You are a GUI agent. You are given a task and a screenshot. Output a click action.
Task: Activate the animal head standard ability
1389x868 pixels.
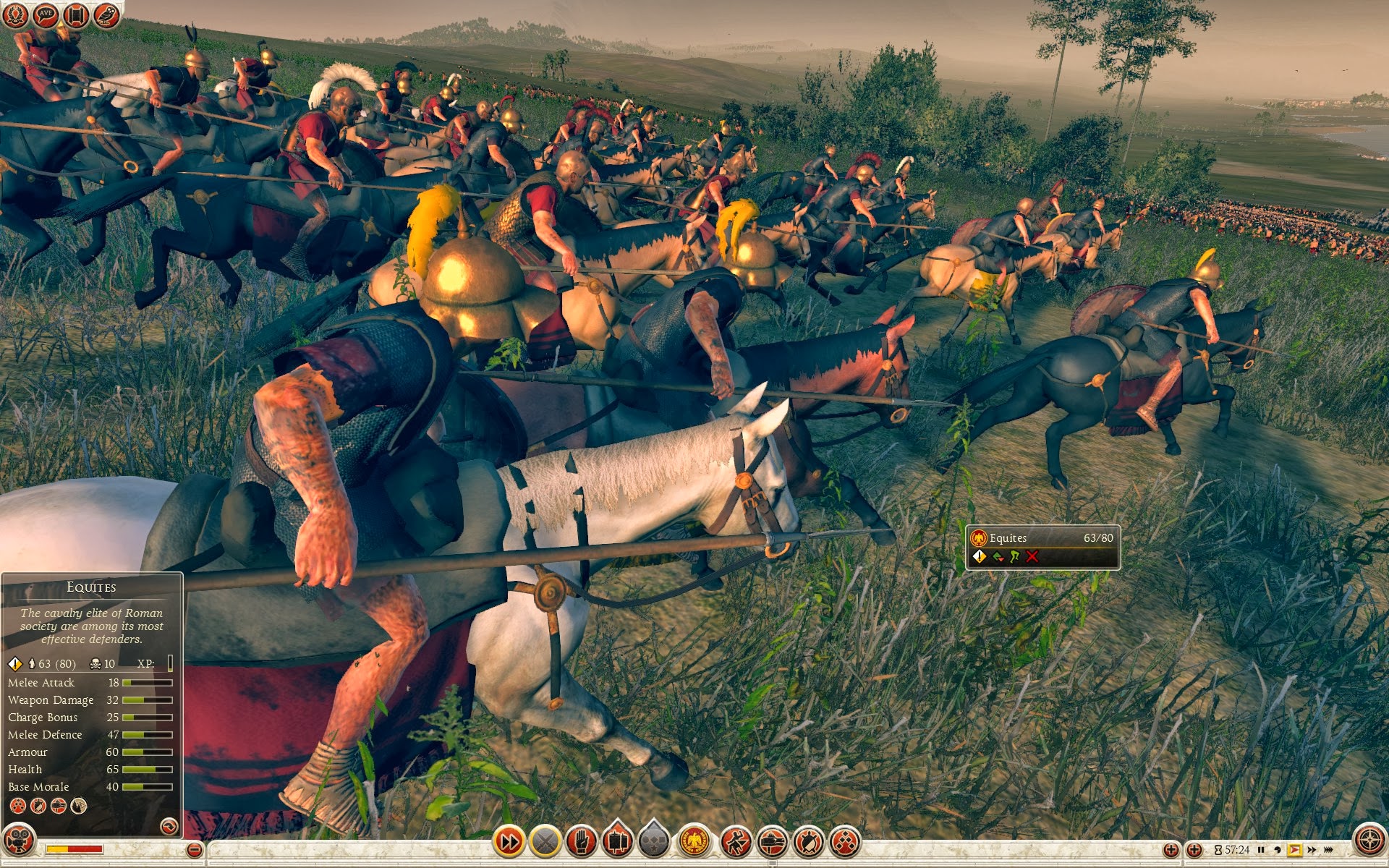coord(772,841)
